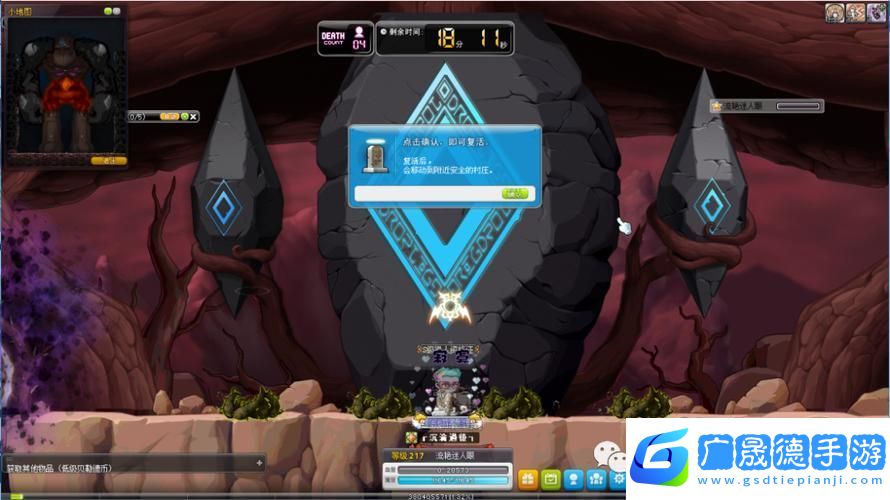Open the orange gift box menu
Viewport: 890px width, 500px height.
(527, 478)
